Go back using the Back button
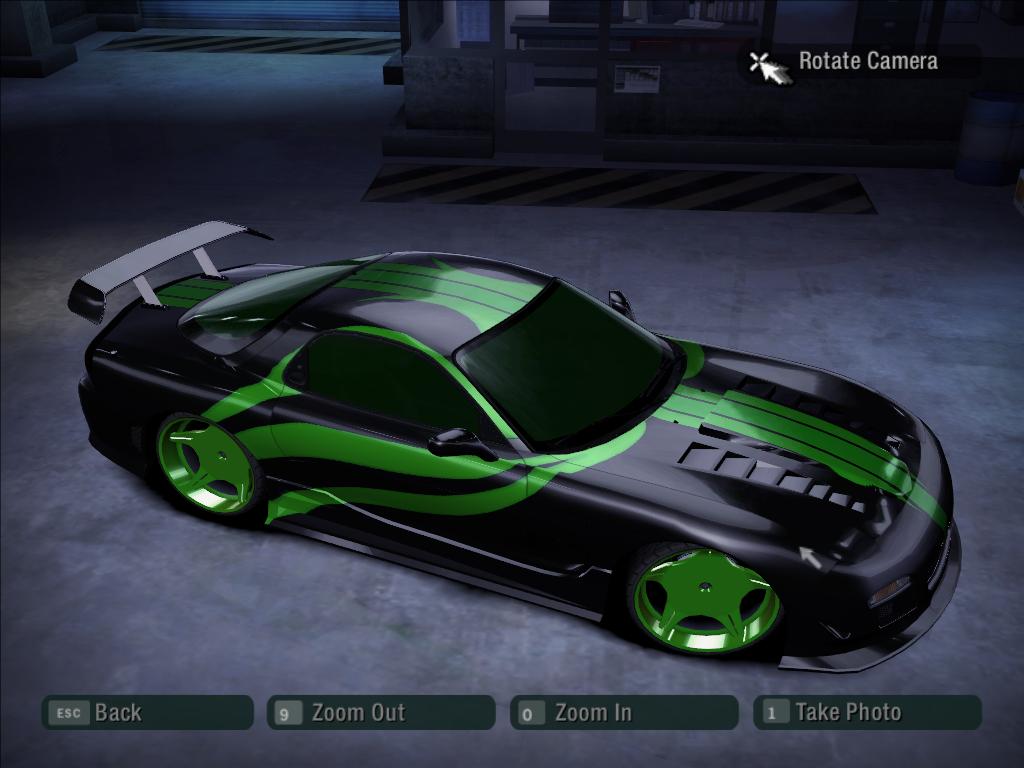 coord(146,712)
